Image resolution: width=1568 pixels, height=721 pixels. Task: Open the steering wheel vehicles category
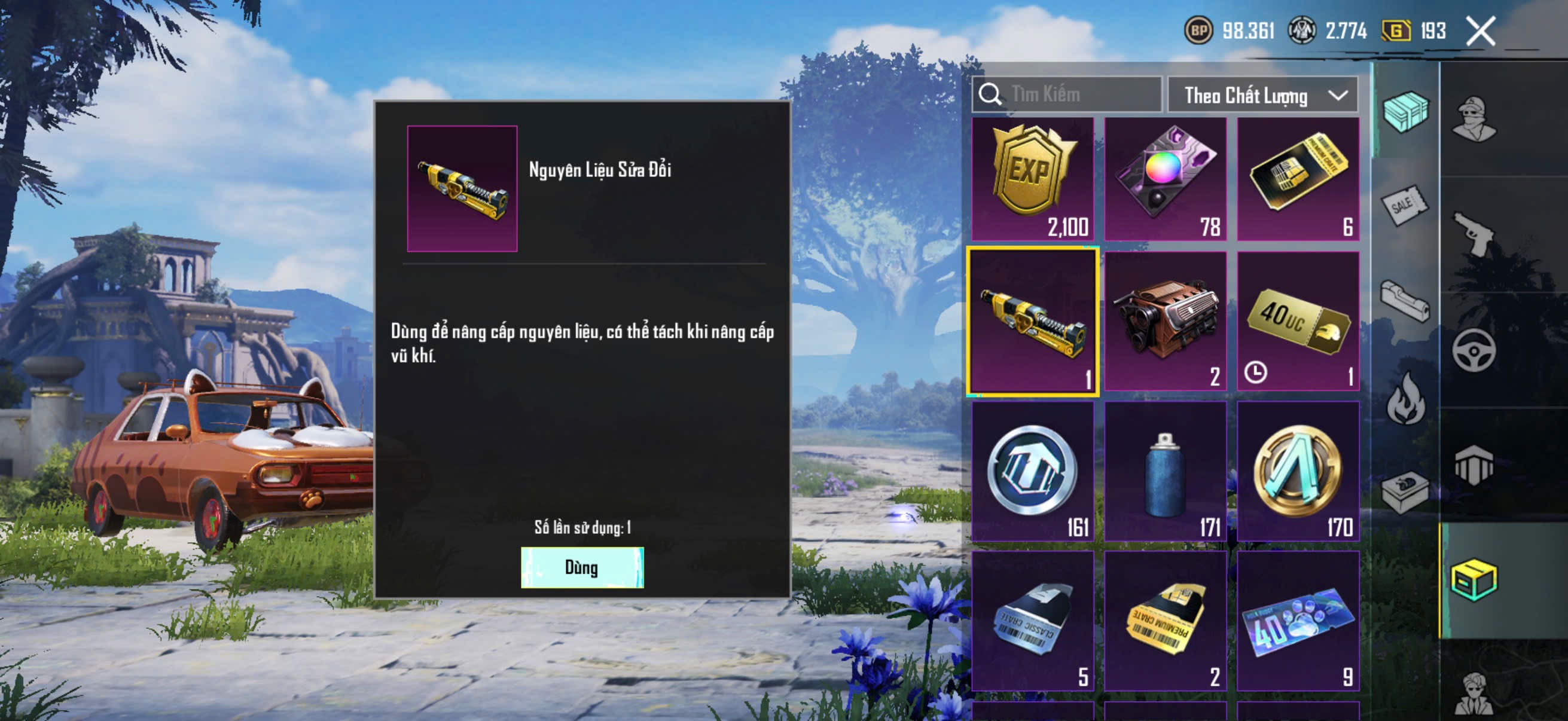point(1473,350)
